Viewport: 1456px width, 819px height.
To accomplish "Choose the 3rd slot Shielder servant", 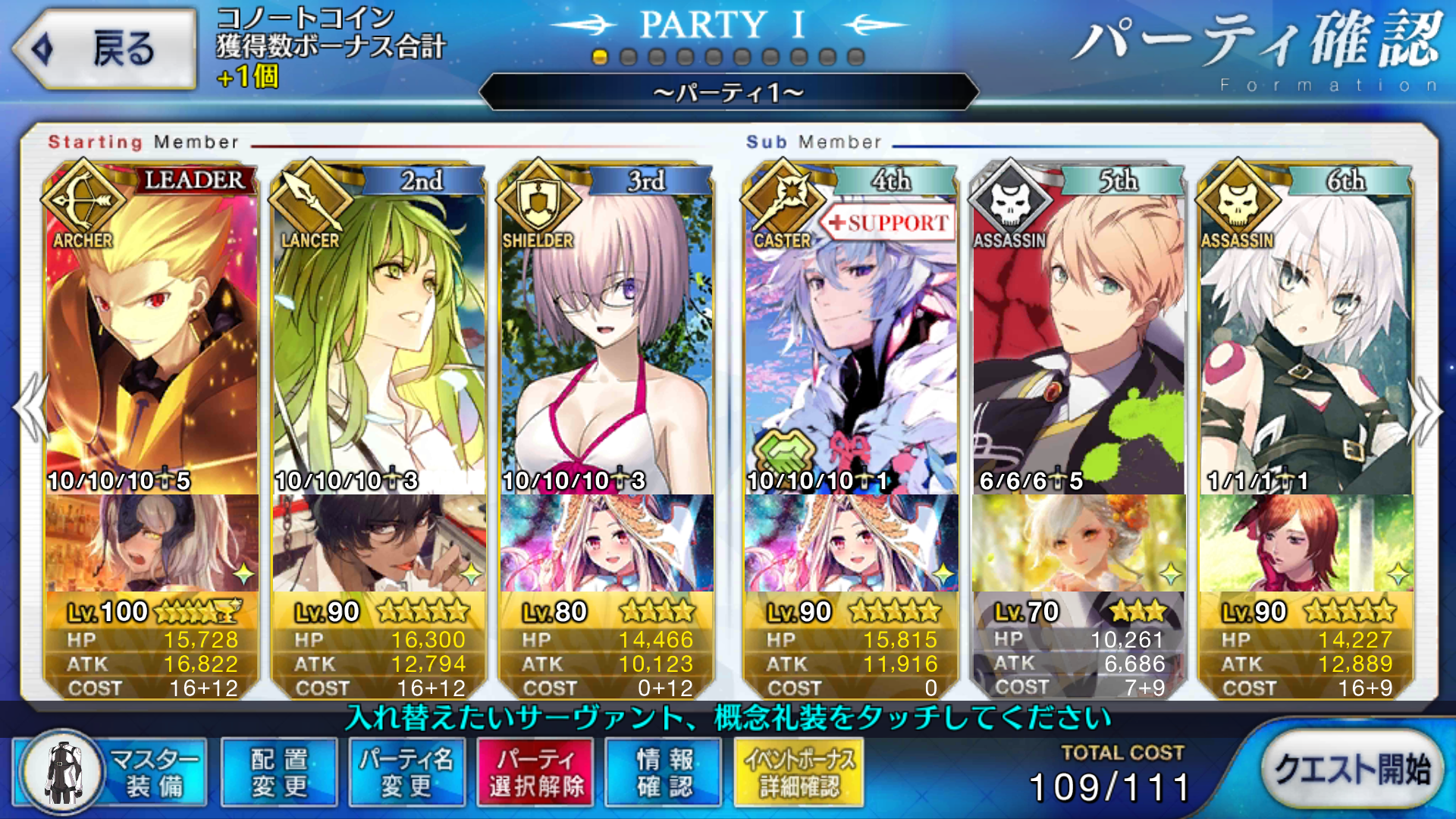I will tap(607, 334).
